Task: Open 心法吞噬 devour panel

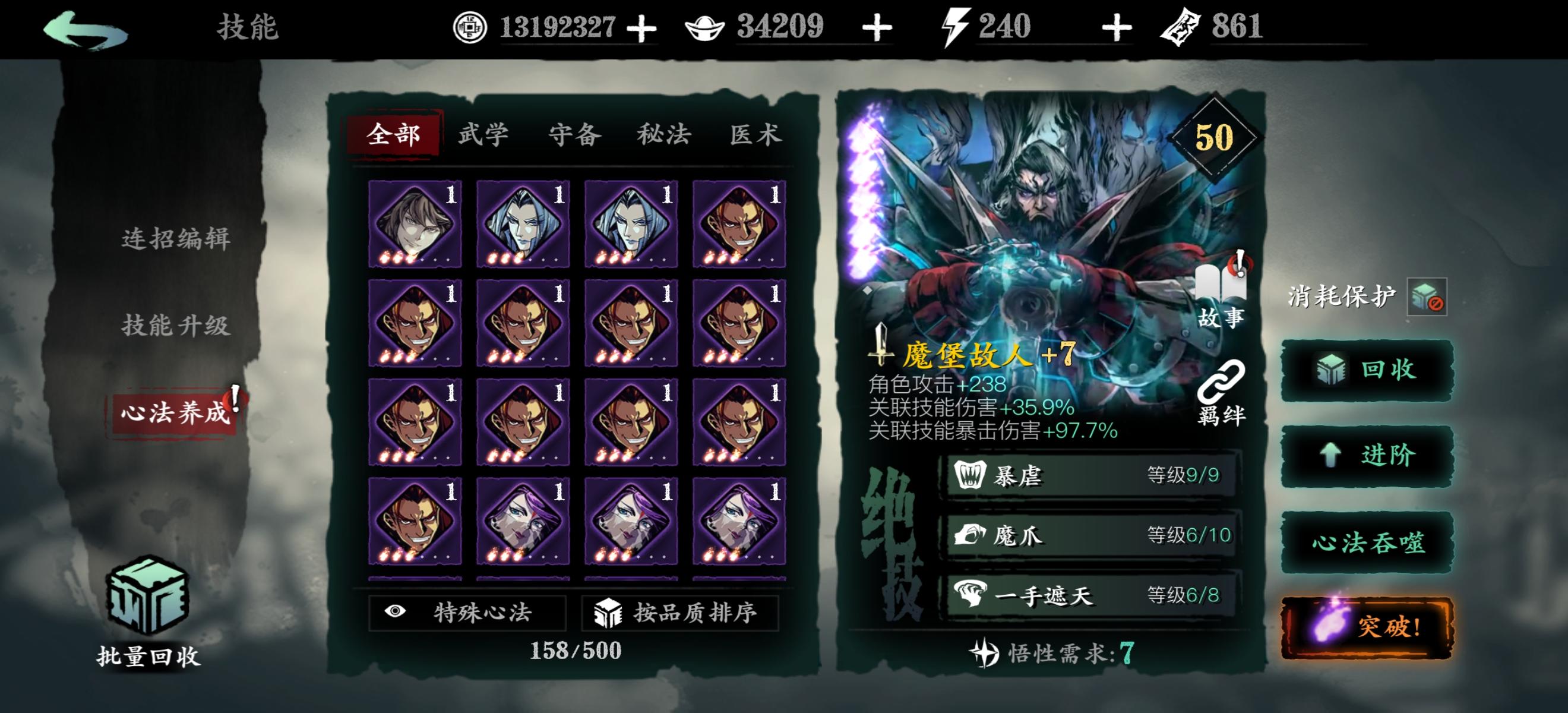Action: point(1365,542)
